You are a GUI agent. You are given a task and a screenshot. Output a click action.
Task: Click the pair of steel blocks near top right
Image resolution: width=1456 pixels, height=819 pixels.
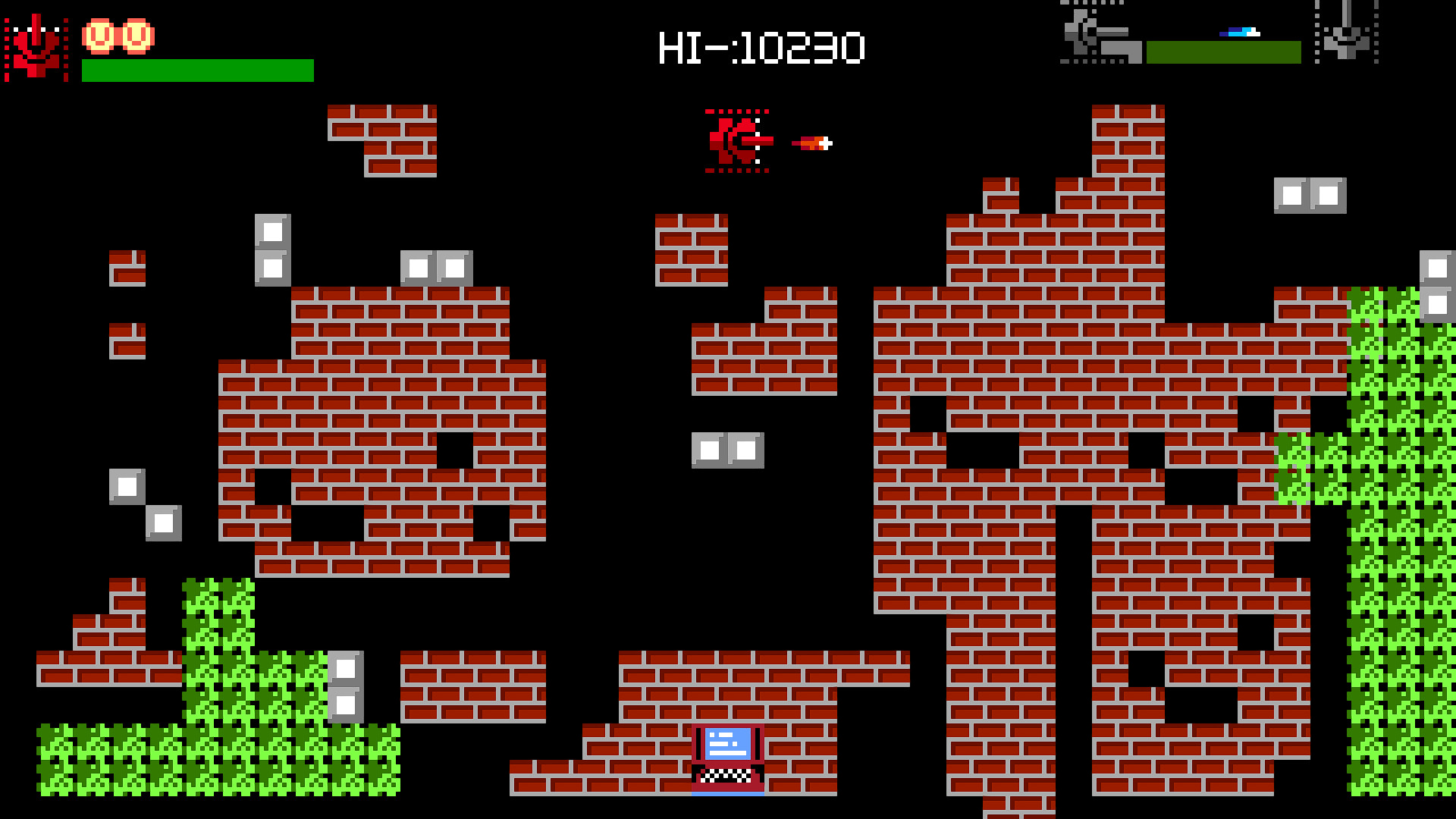tap(1312, 197)
